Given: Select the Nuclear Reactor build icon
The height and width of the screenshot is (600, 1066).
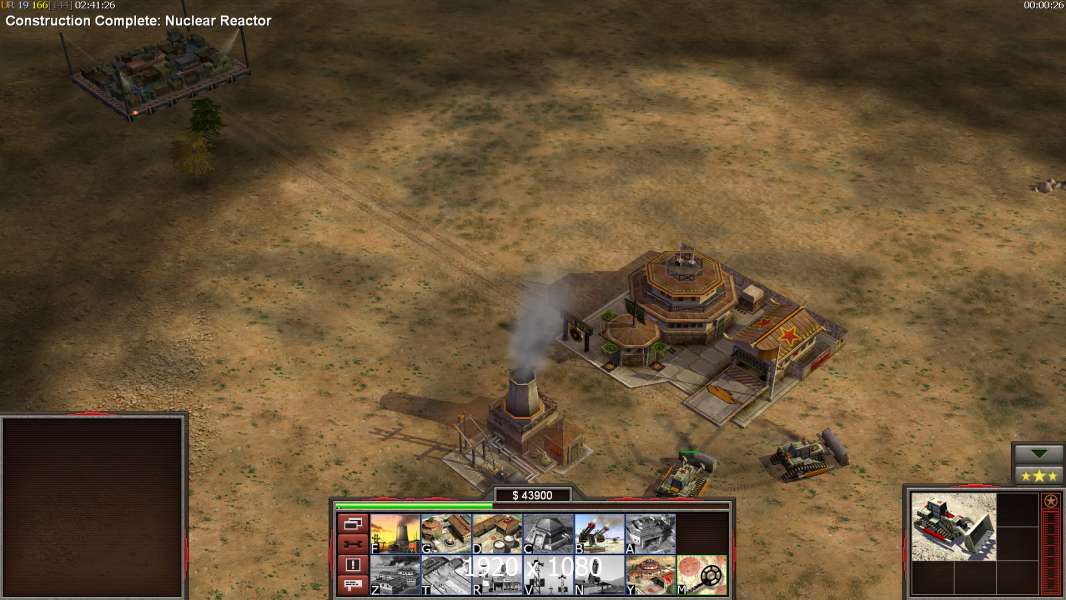Looking at the screenshot, I should (x=395, y=534).
